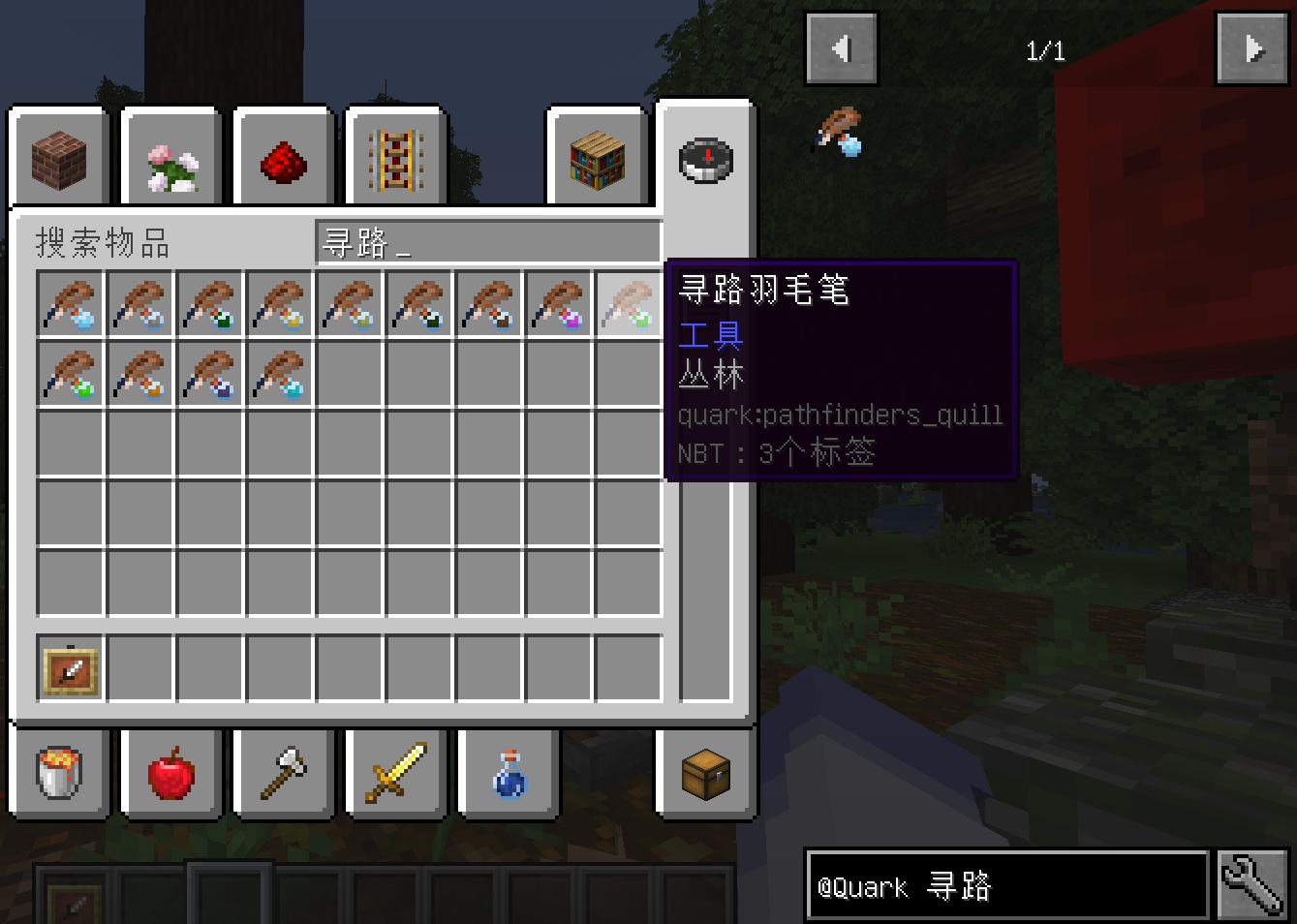Select the compass-shaped Quark tab
Screen dimensions: 1297x924
pos(705,158)
